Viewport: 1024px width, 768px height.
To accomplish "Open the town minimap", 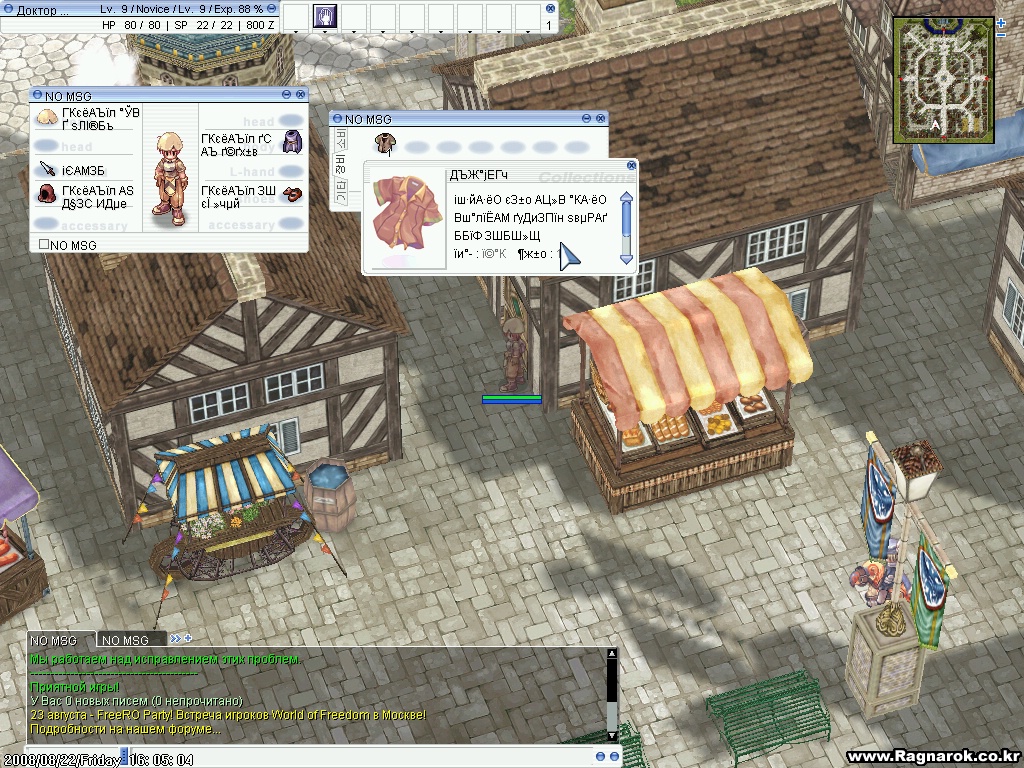I will coord(945,79).
